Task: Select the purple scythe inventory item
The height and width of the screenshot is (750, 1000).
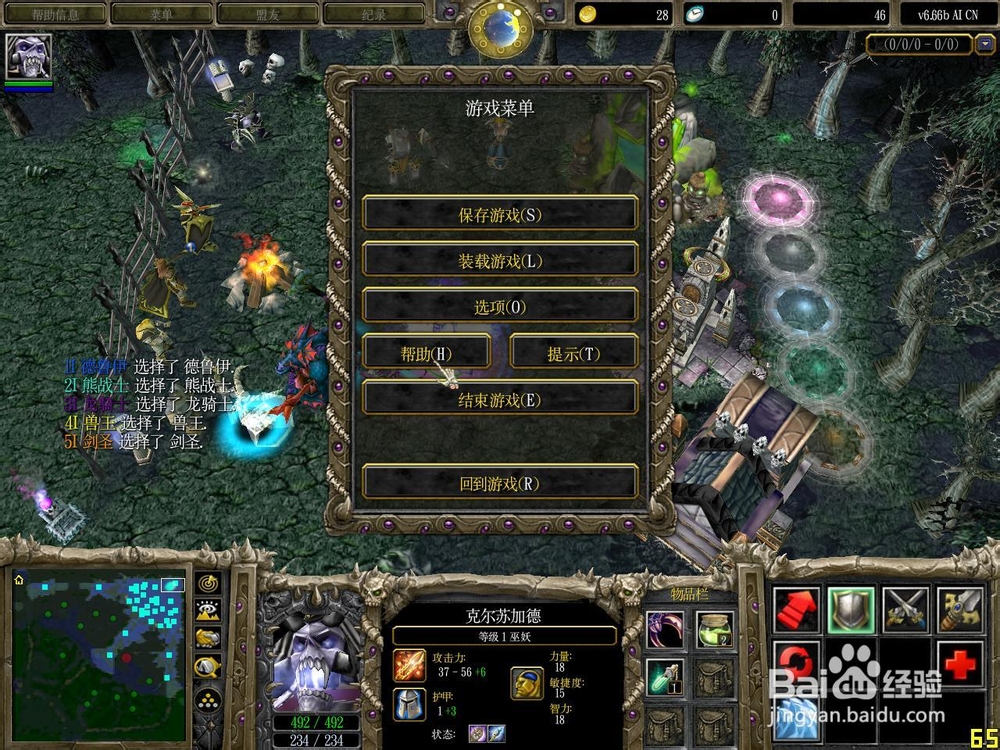Action: pyautogui.click(x=664, y=628)
